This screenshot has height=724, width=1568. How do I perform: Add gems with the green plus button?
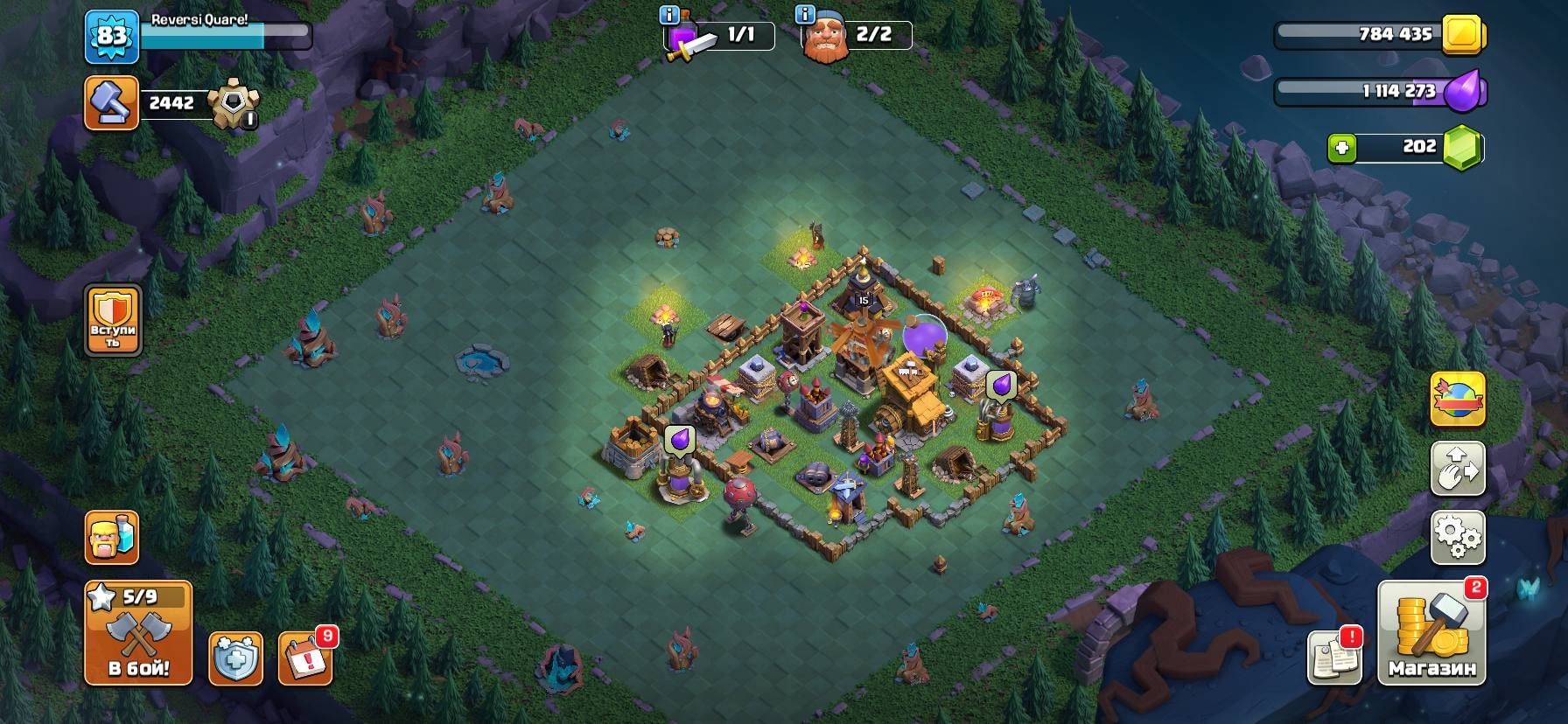1342,148
